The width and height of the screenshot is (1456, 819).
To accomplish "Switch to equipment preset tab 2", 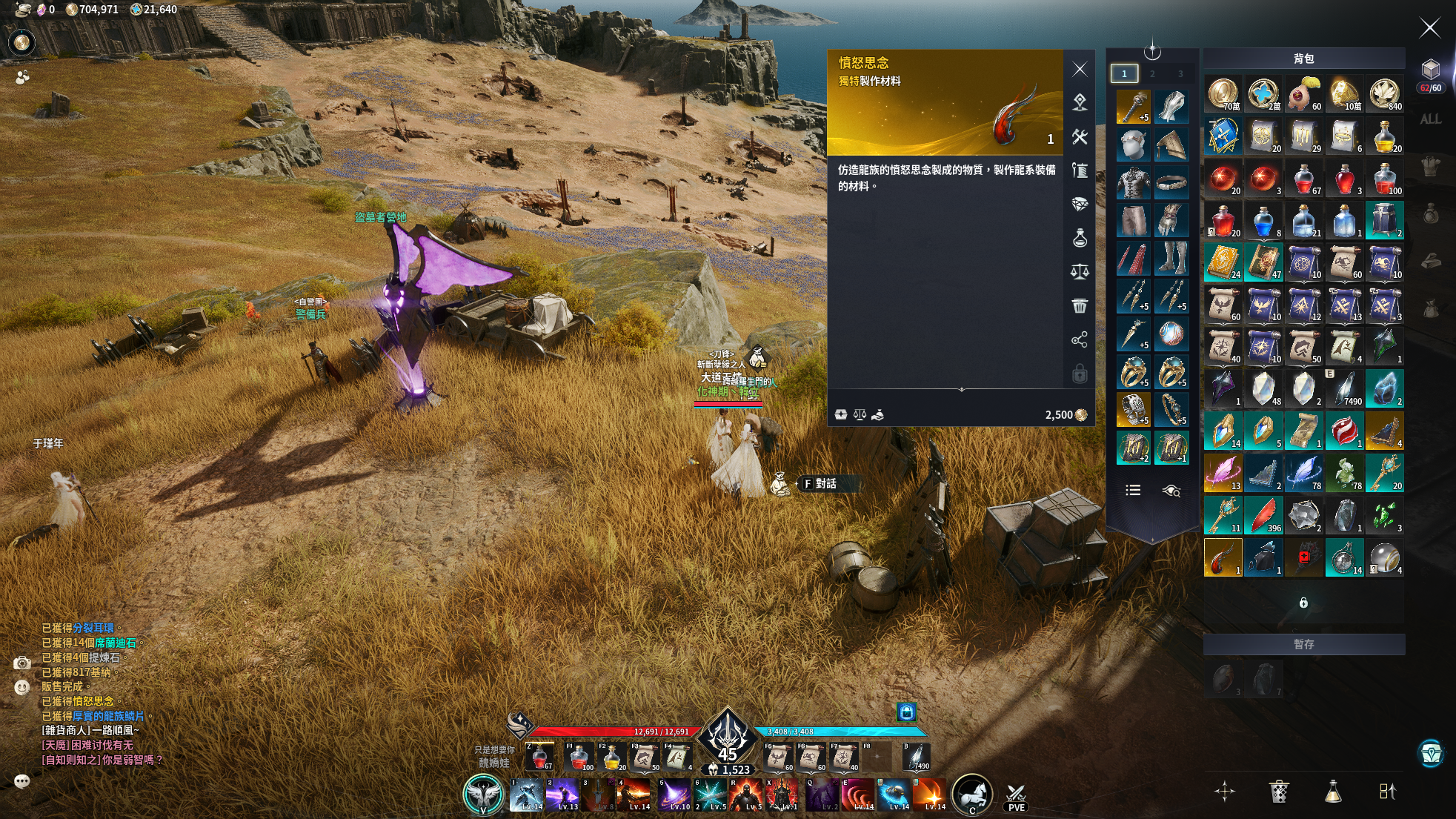I will (1152, 73).
